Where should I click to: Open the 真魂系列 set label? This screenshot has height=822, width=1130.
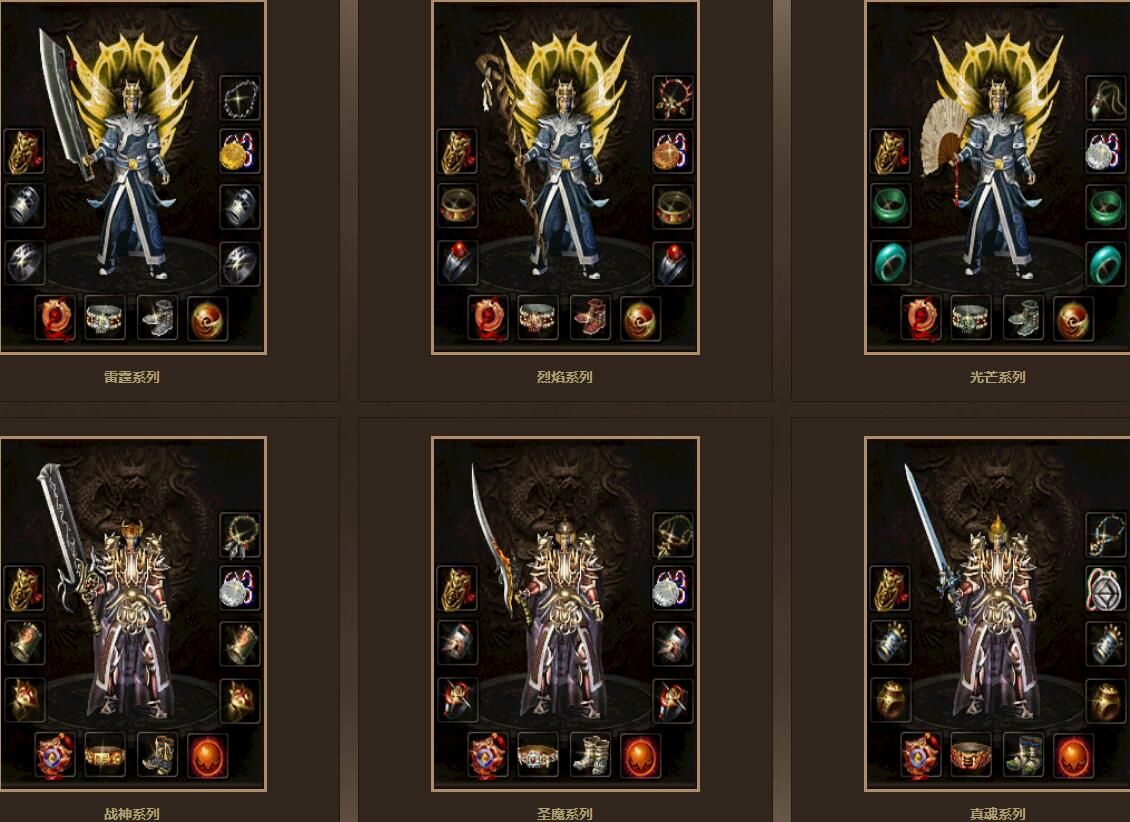[998, 814]
